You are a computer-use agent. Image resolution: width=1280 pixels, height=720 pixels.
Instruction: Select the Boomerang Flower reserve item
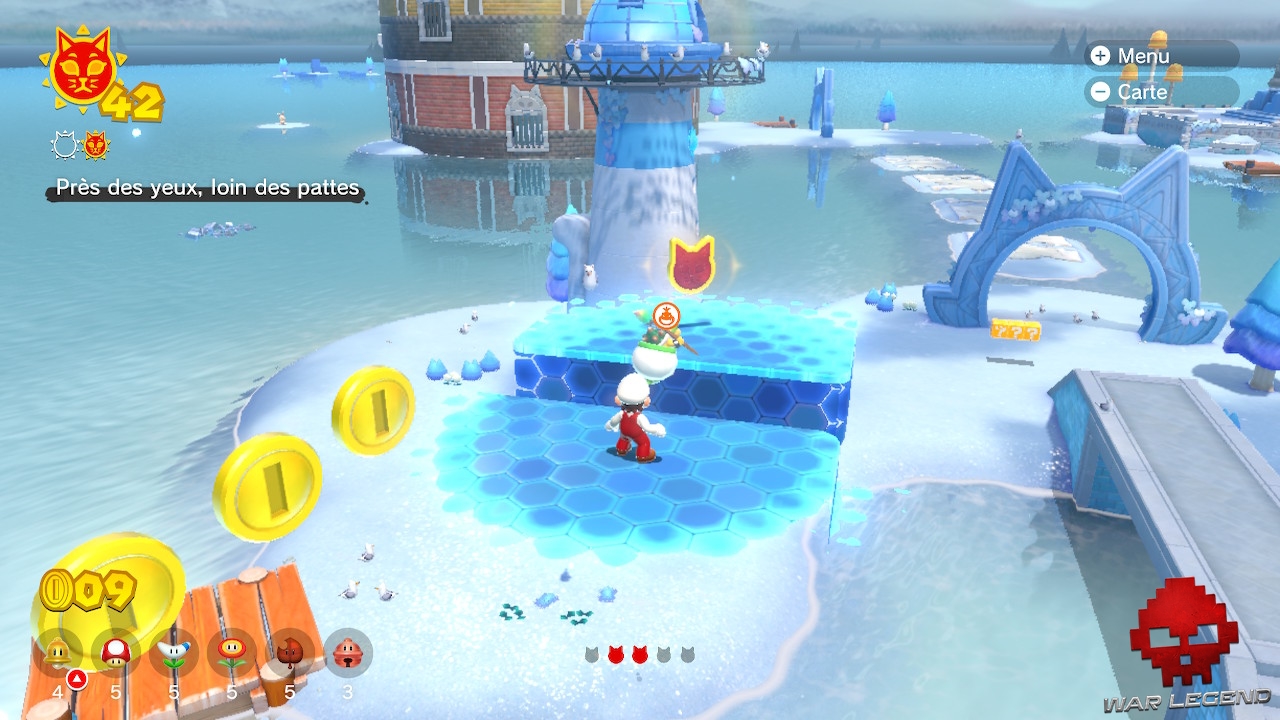click(174, 653)
